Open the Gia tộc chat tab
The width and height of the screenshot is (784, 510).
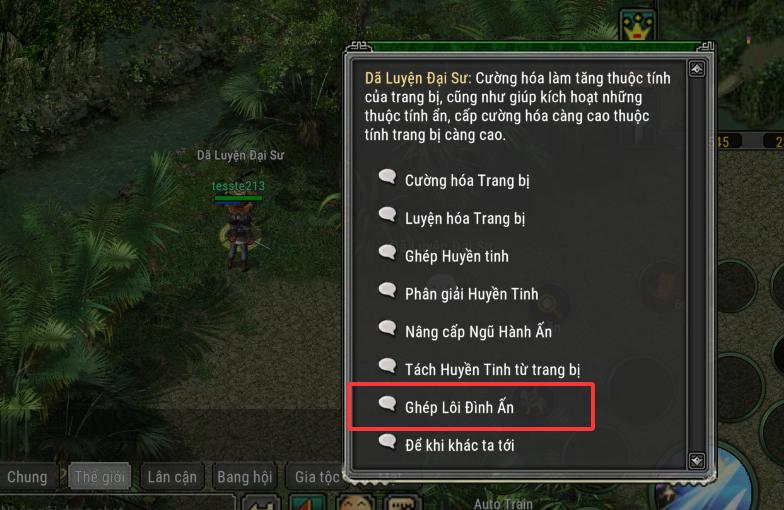[x=316, y=477]
